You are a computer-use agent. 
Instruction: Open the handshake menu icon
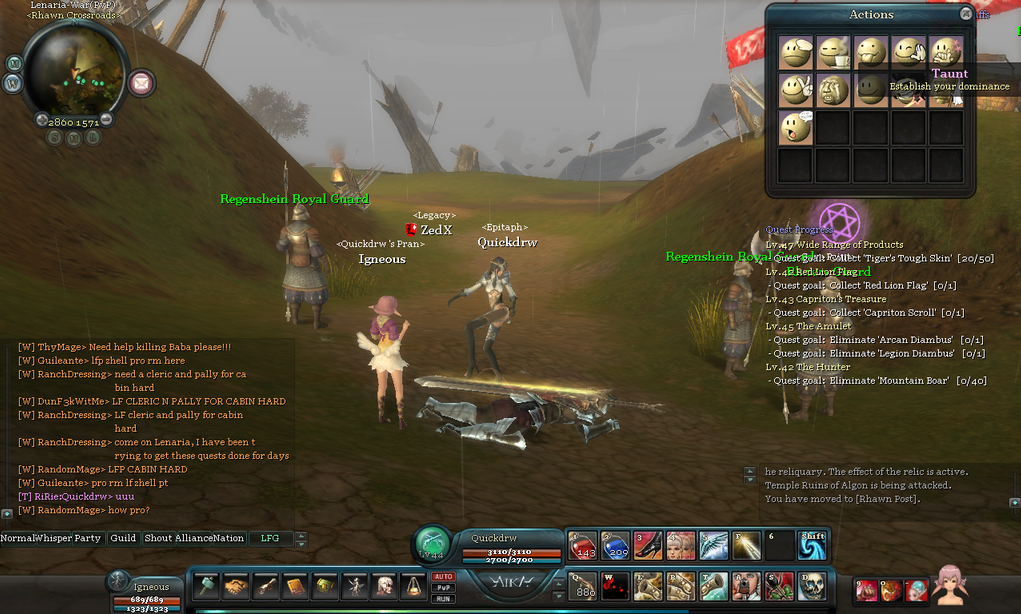[237, 586]
